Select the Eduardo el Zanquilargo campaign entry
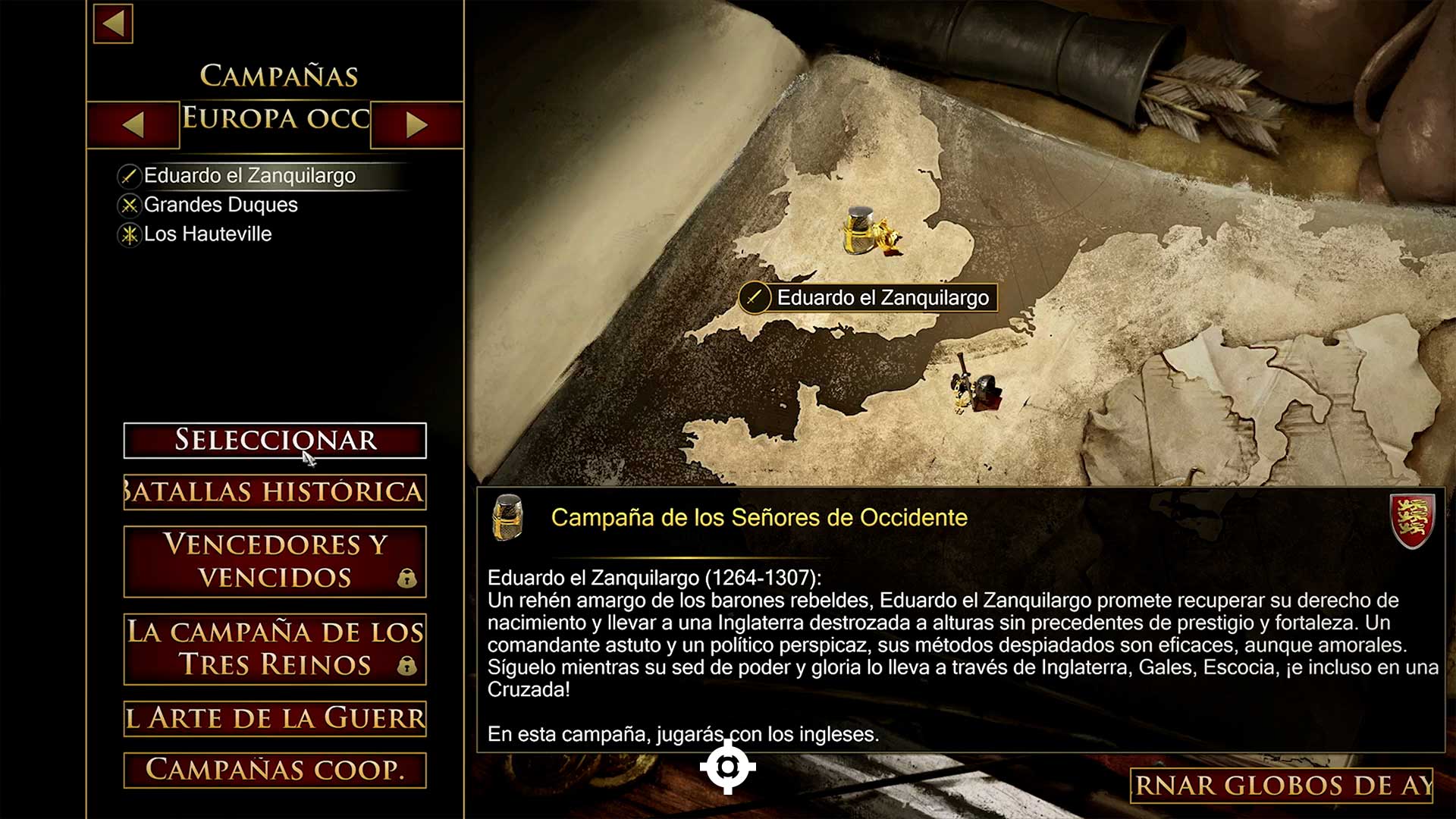The width and height of the screenshot is (1456, 819). tap(249, 176)
